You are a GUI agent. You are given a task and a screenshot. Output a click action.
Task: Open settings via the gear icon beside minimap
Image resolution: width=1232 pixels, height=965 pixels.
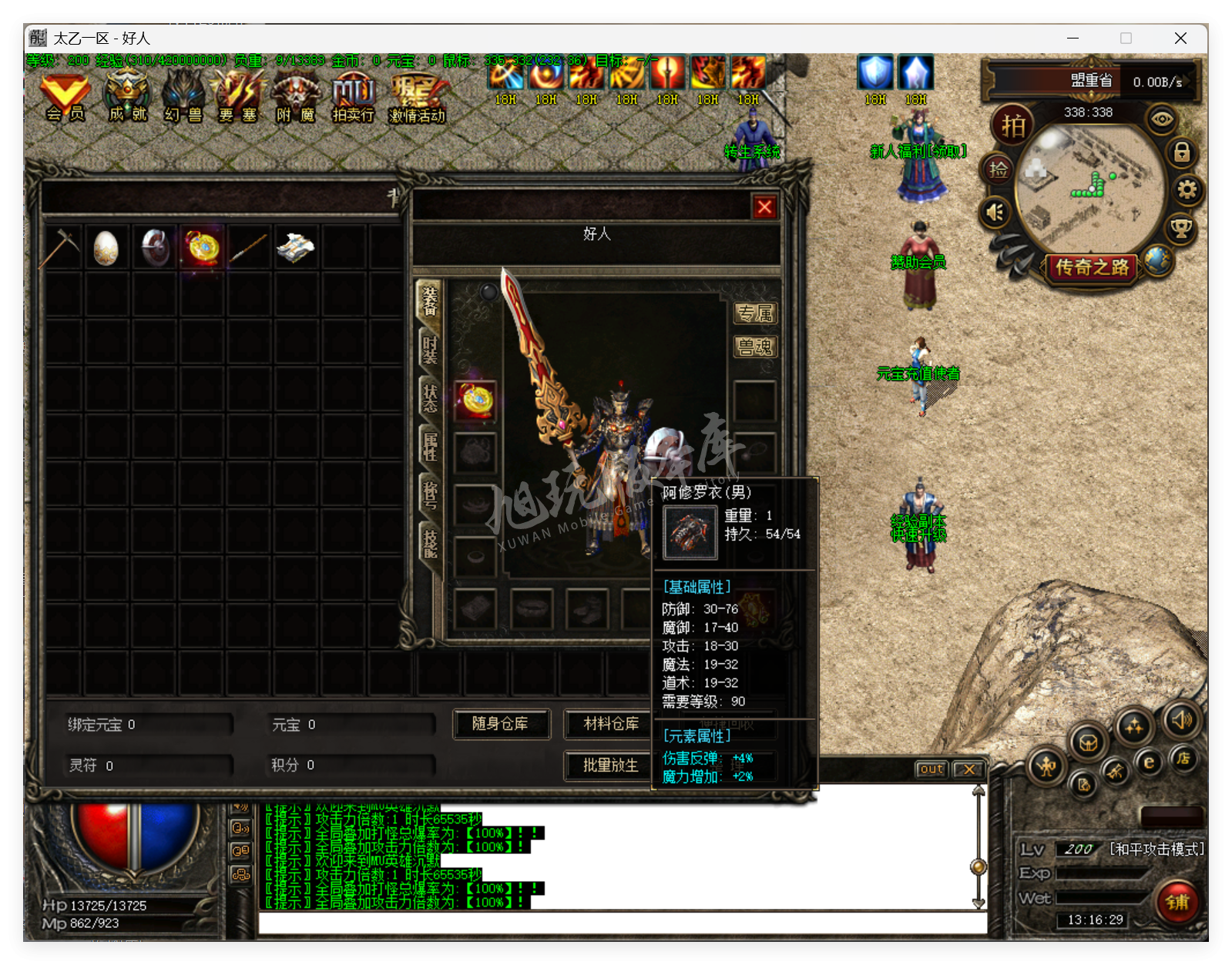click(1189, 187)
